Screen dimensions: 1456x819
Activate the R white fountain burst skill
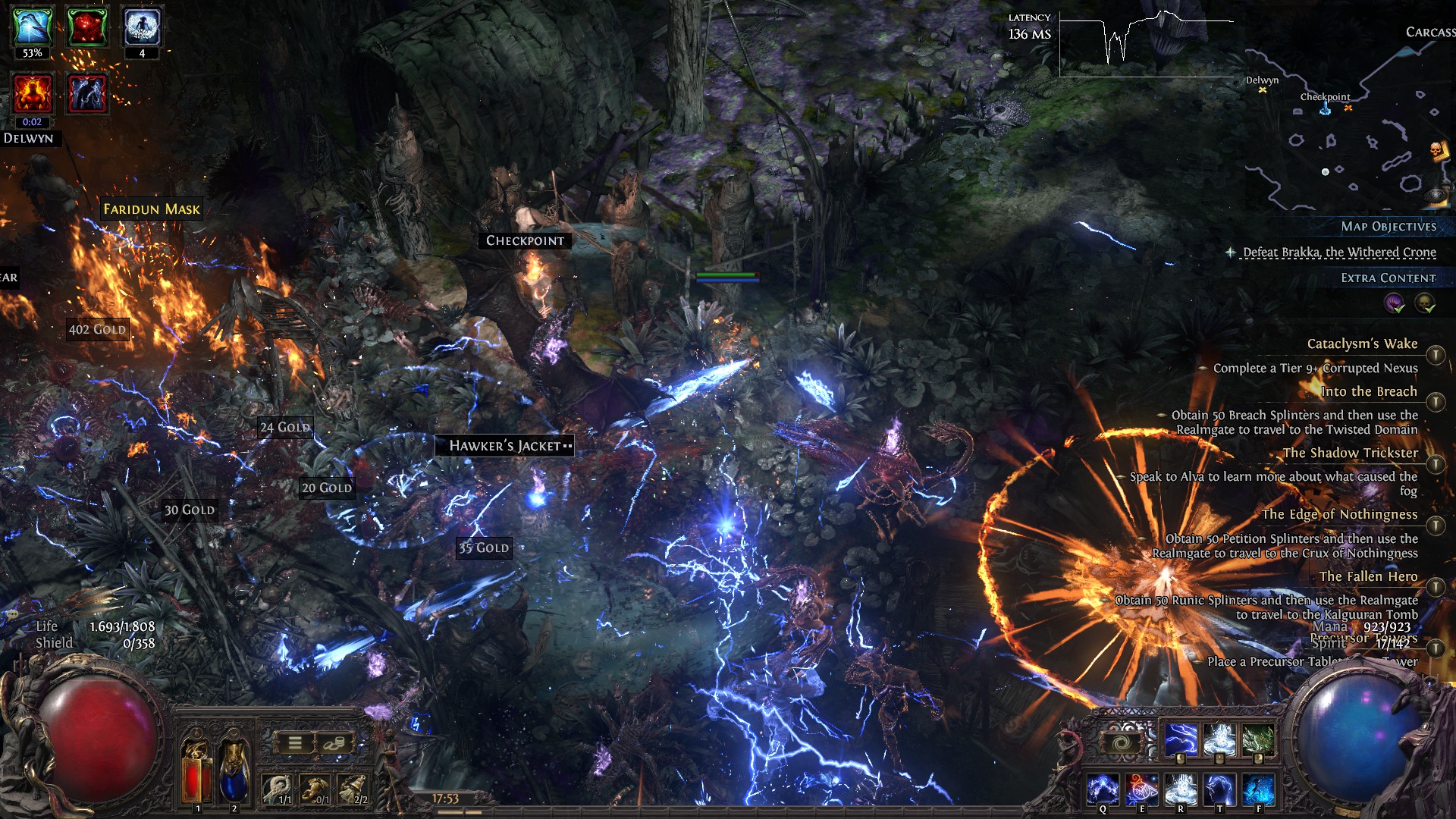coord(1181,789)
